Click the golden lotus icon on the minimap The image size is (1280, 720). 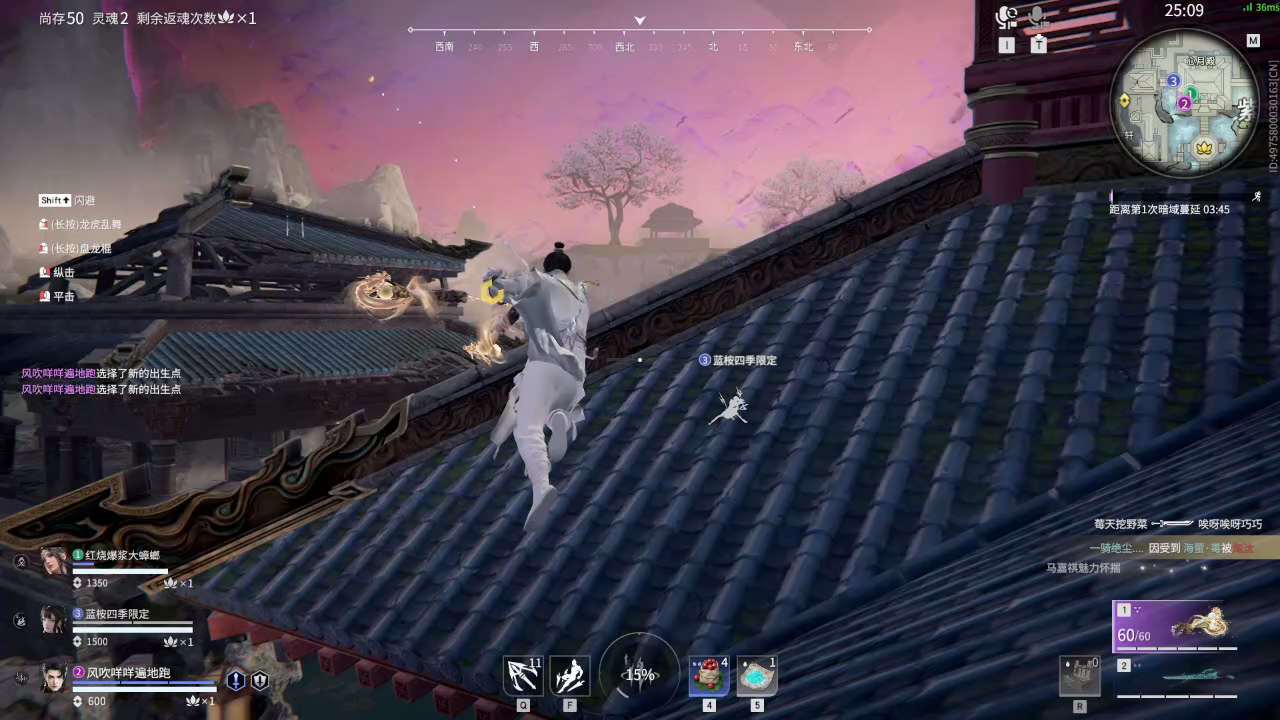1203,148
